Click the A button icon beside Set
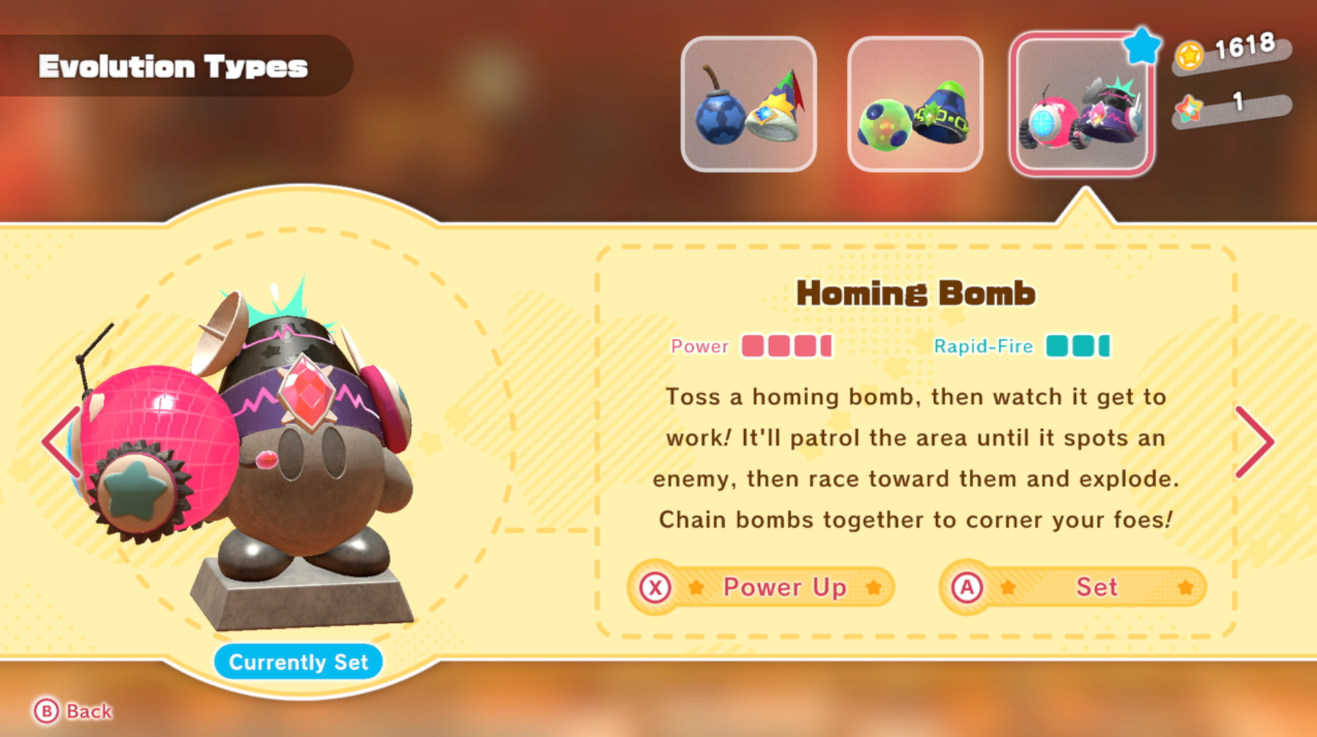 pos(969,587)
